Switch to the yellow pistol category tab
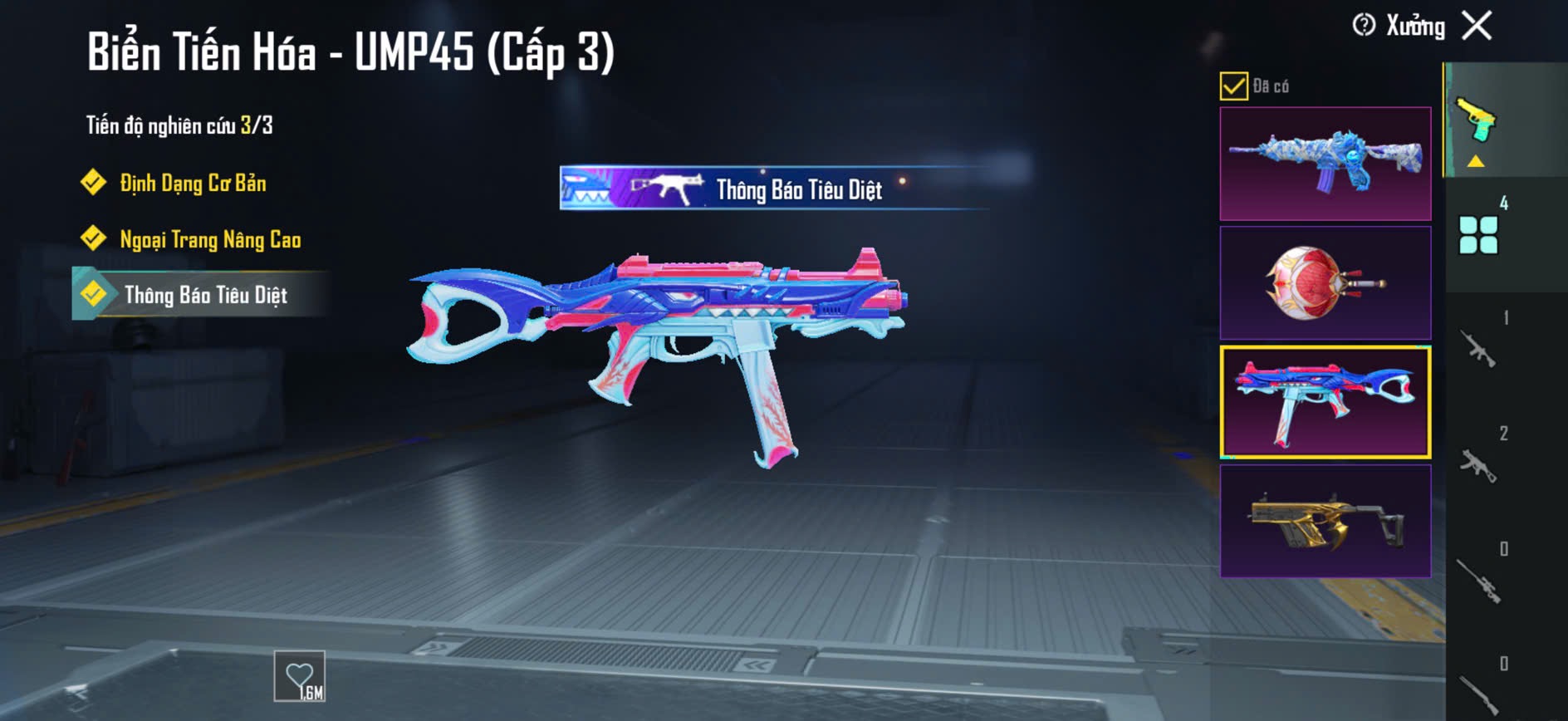 [1477, 122]
